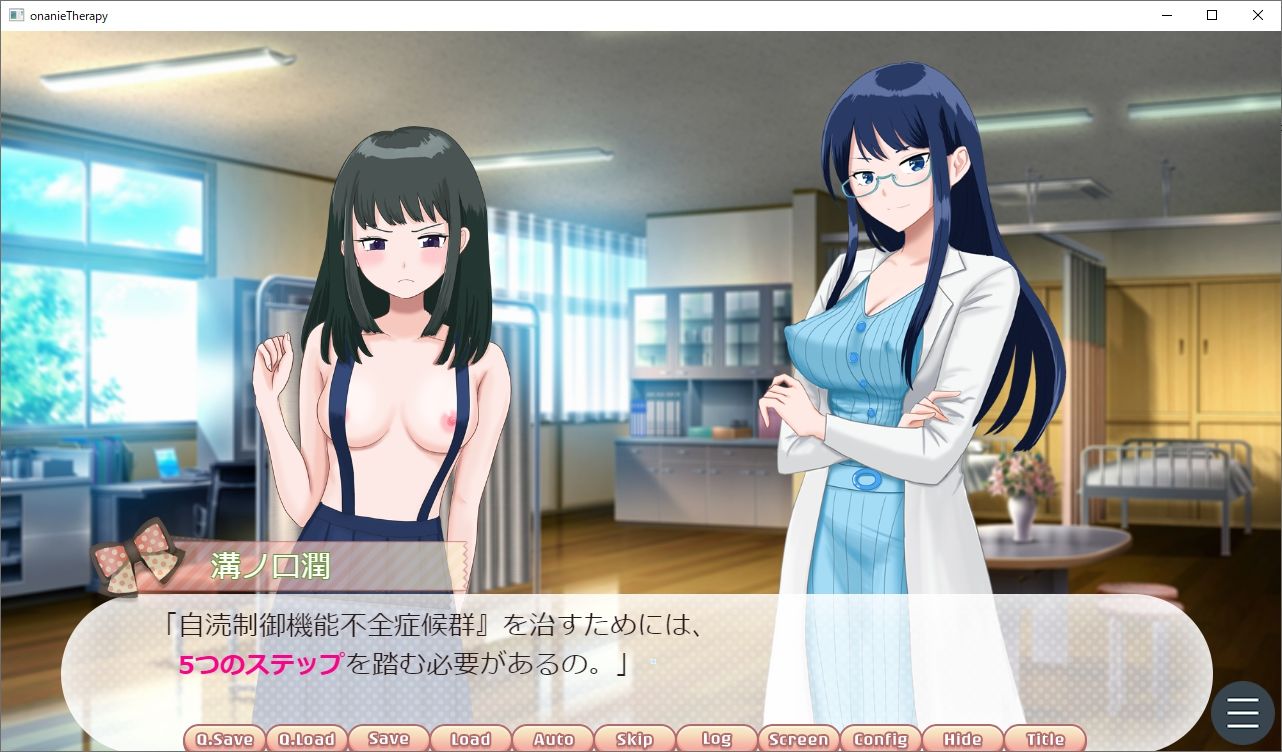Open the Load screen
Viewport: 1282px width, 752px height.
click(x=470, y=738)
